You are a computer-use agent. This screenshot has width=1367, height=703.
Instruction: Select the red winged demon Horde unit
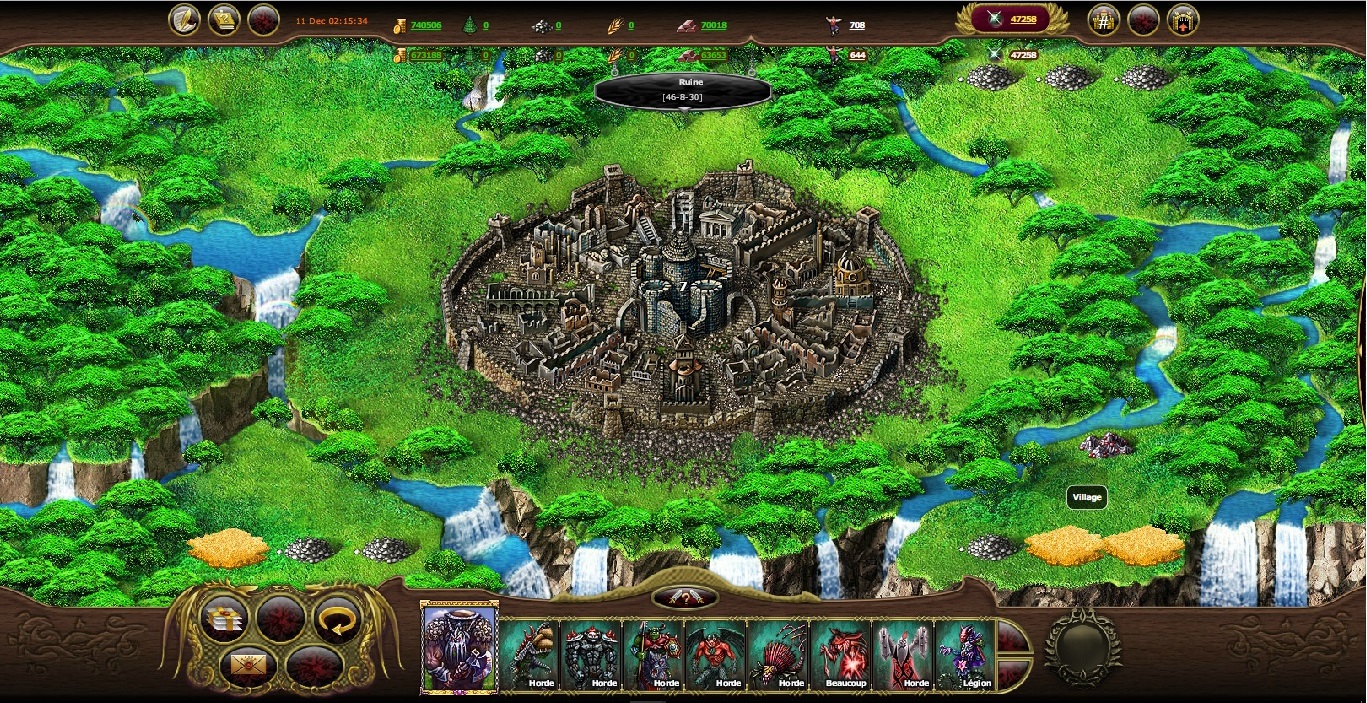click(716, 655)
